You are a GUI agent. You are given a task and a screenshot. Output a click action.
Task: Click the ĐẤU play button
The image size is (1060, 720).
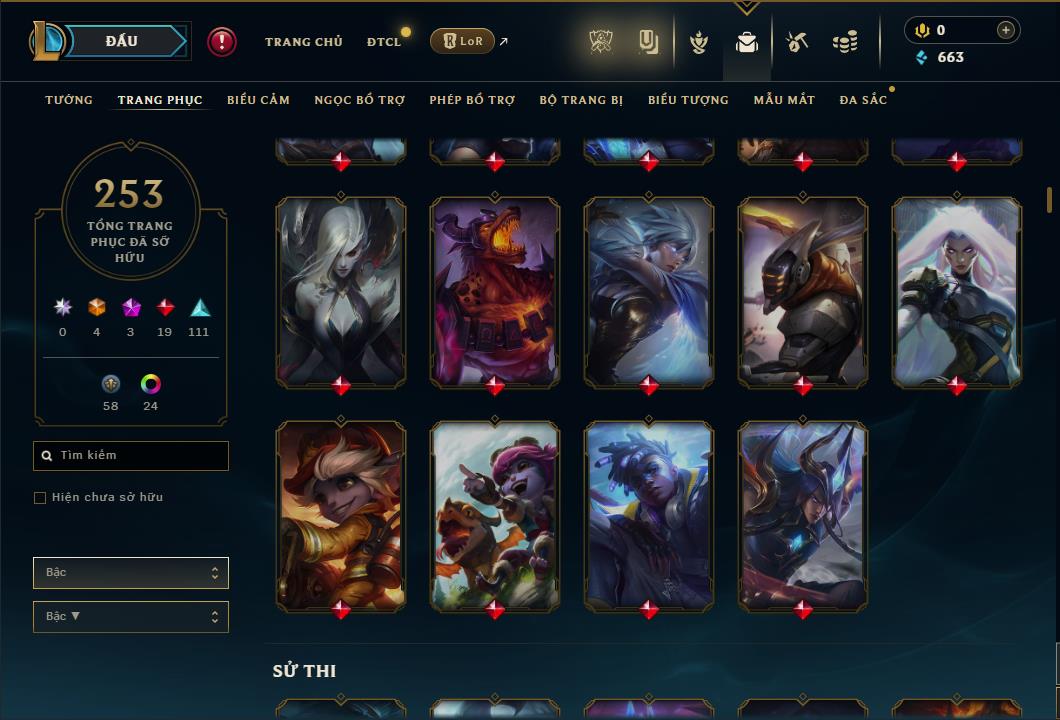pos(121,41)
